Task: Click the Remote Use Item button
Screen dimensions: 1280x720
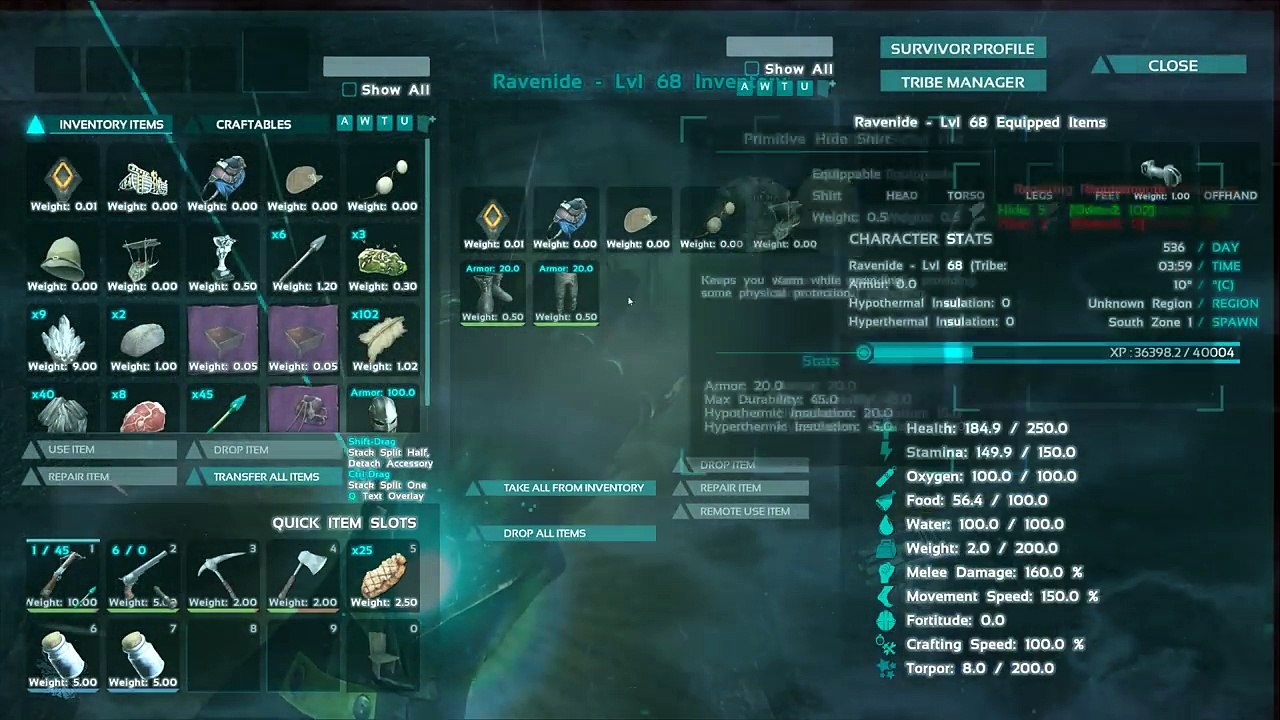Action: 744,511
